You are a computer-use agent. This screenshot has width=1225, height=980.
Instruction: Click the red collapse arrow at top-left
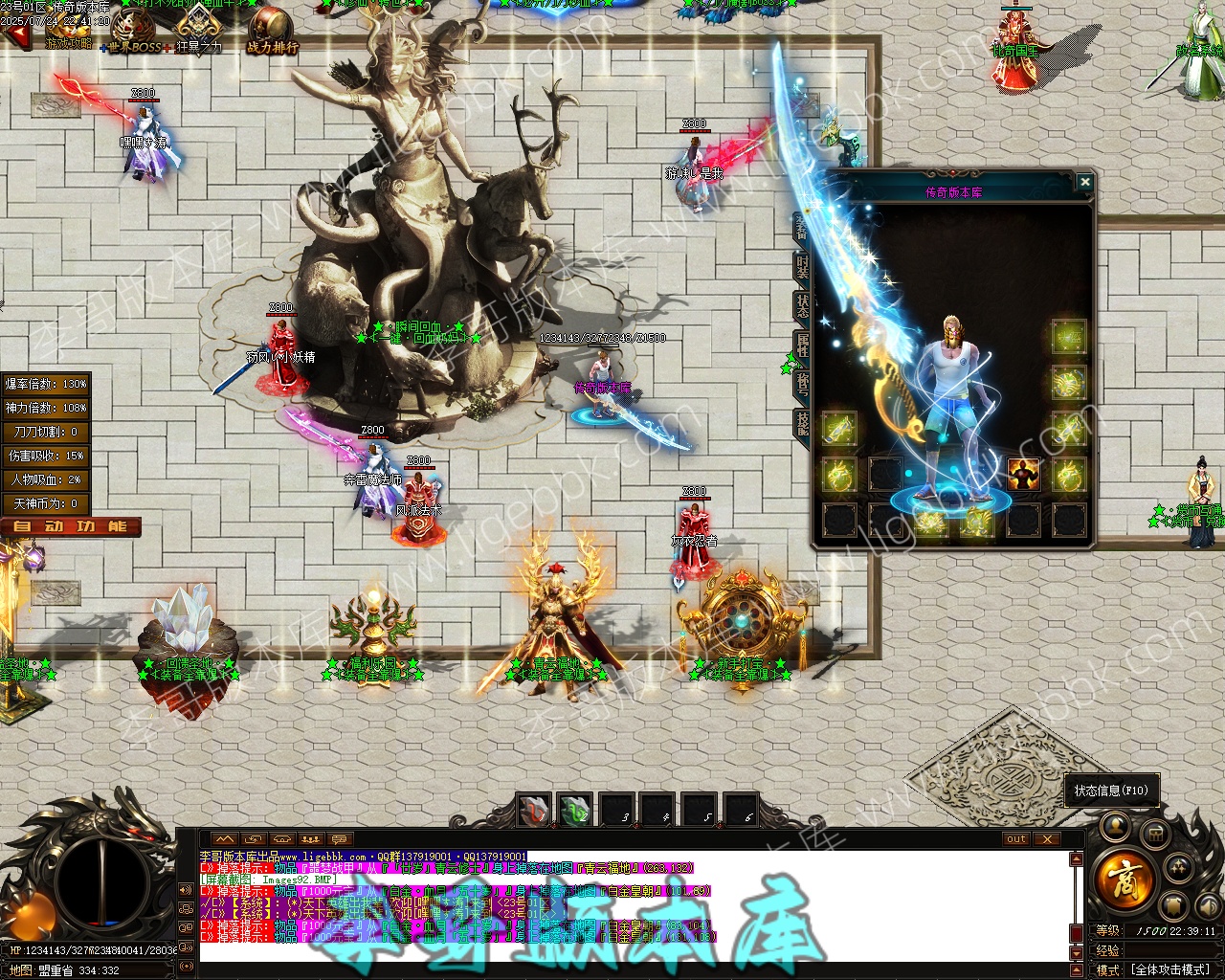click(17, 38)
